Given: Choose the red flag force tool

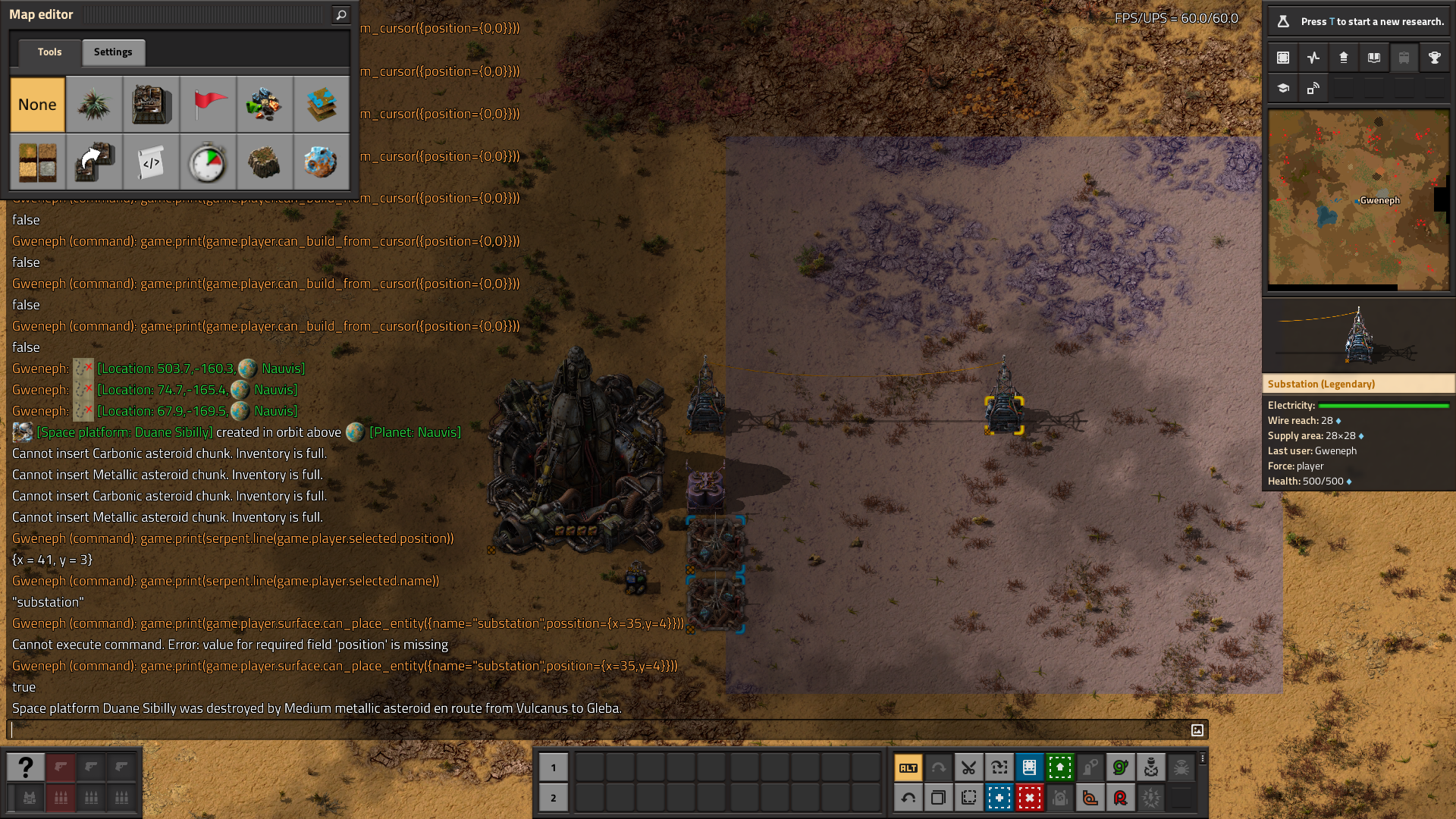Looking at the screenshot, I should pos(208,105).
